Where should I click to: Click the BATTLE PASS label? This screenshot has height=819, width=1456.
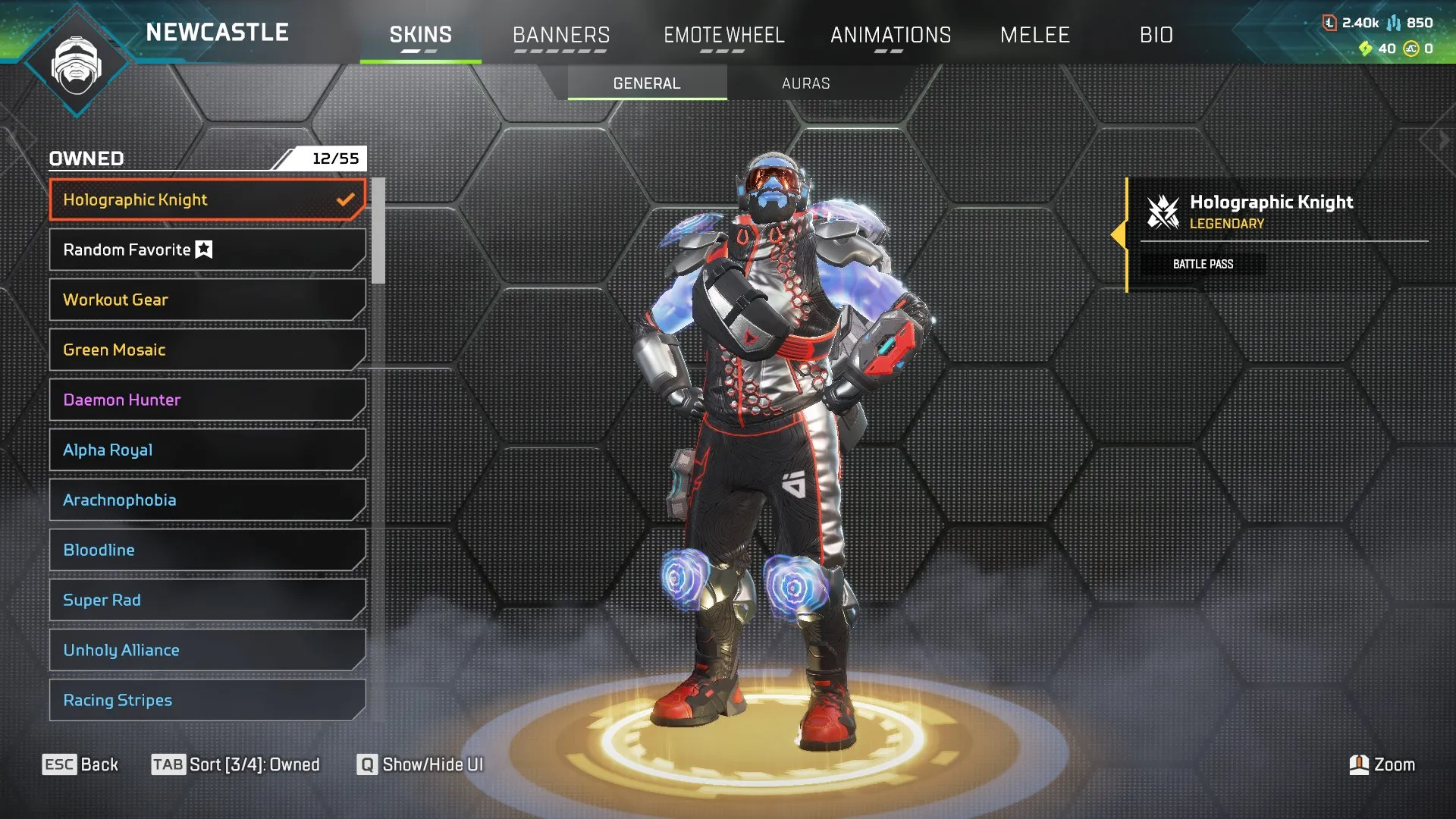(1203, 263)
